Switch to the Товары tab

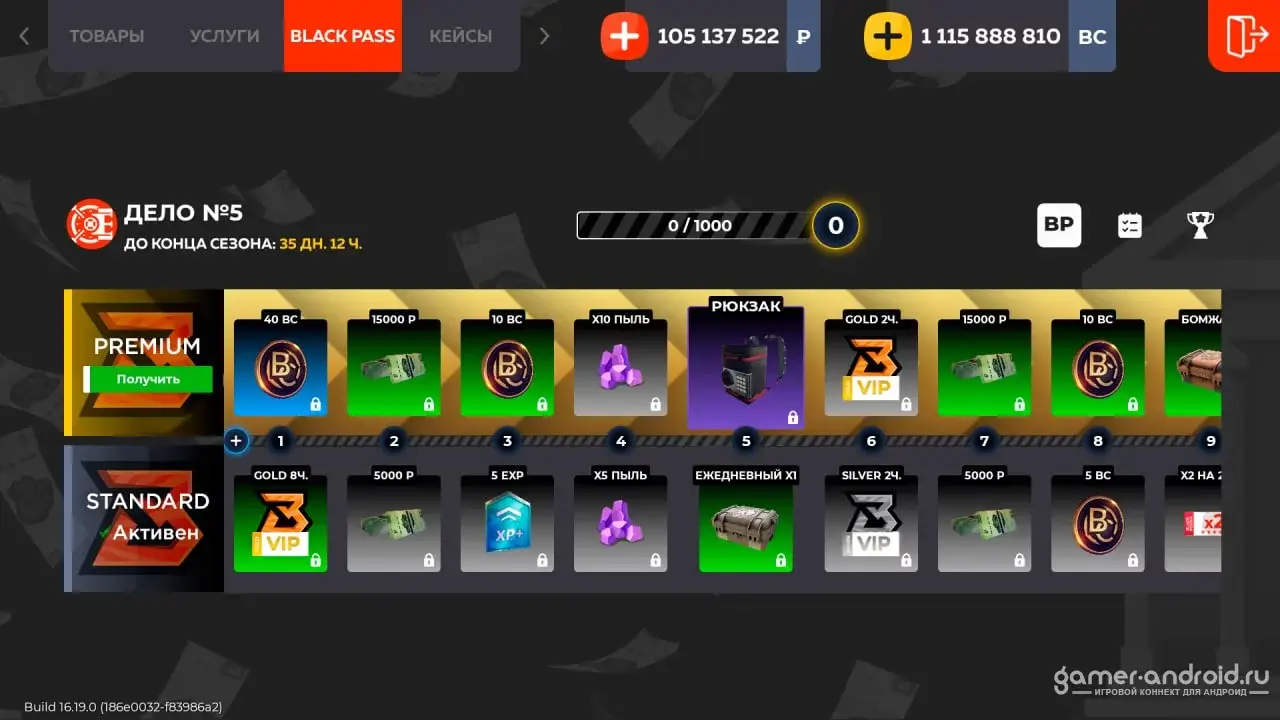(x=106, y=36)
